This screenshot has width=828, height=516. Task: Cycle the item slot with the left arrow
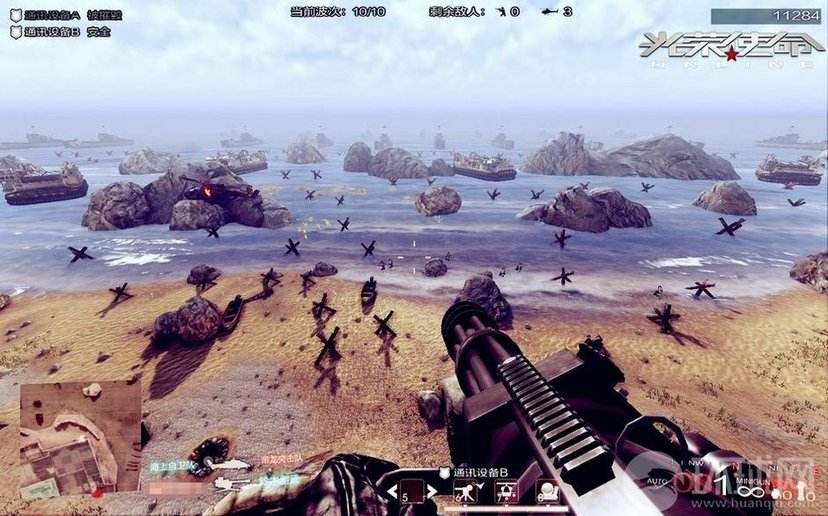391,492
